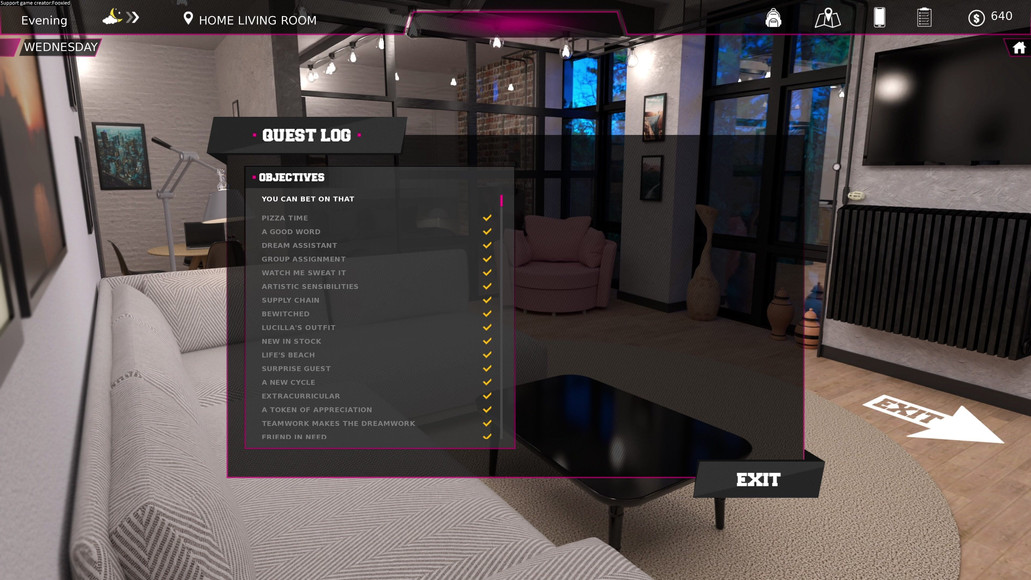Open the 'Friend In Need' objective

tap(294, 437)
